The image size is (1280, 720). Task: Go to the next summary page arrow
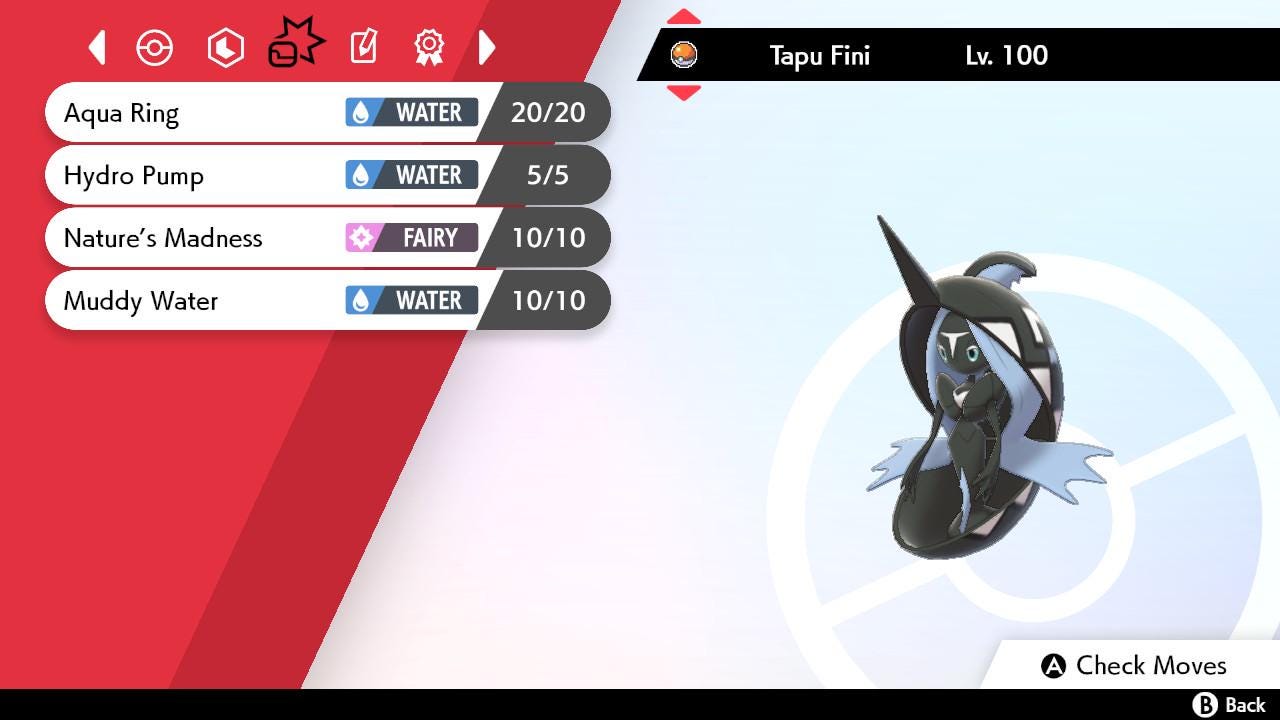pyautogui.click(x=487, y=47)
